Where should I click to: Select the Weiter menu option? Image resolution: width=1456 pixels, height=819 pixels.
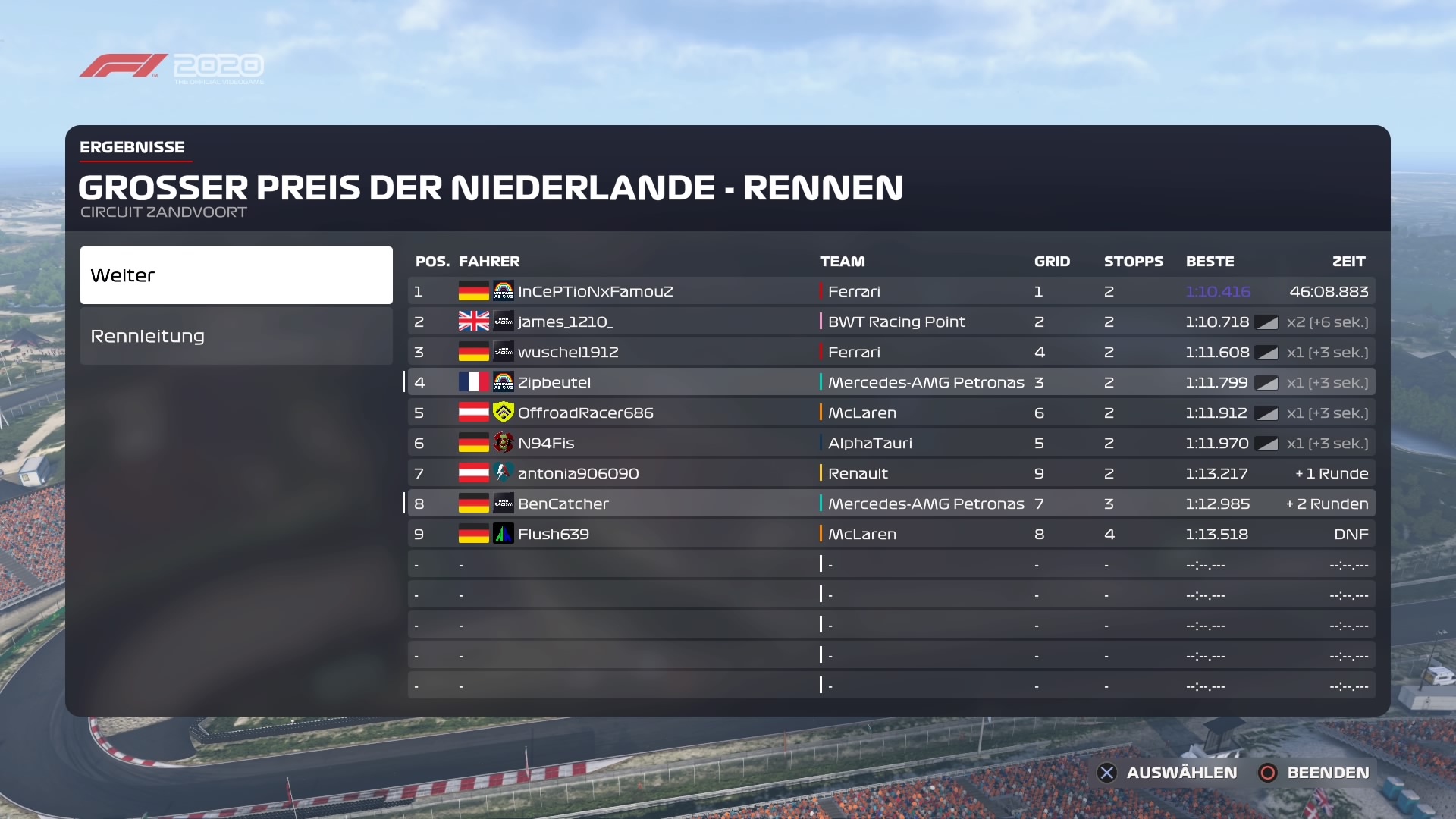[x=236, y=275]
